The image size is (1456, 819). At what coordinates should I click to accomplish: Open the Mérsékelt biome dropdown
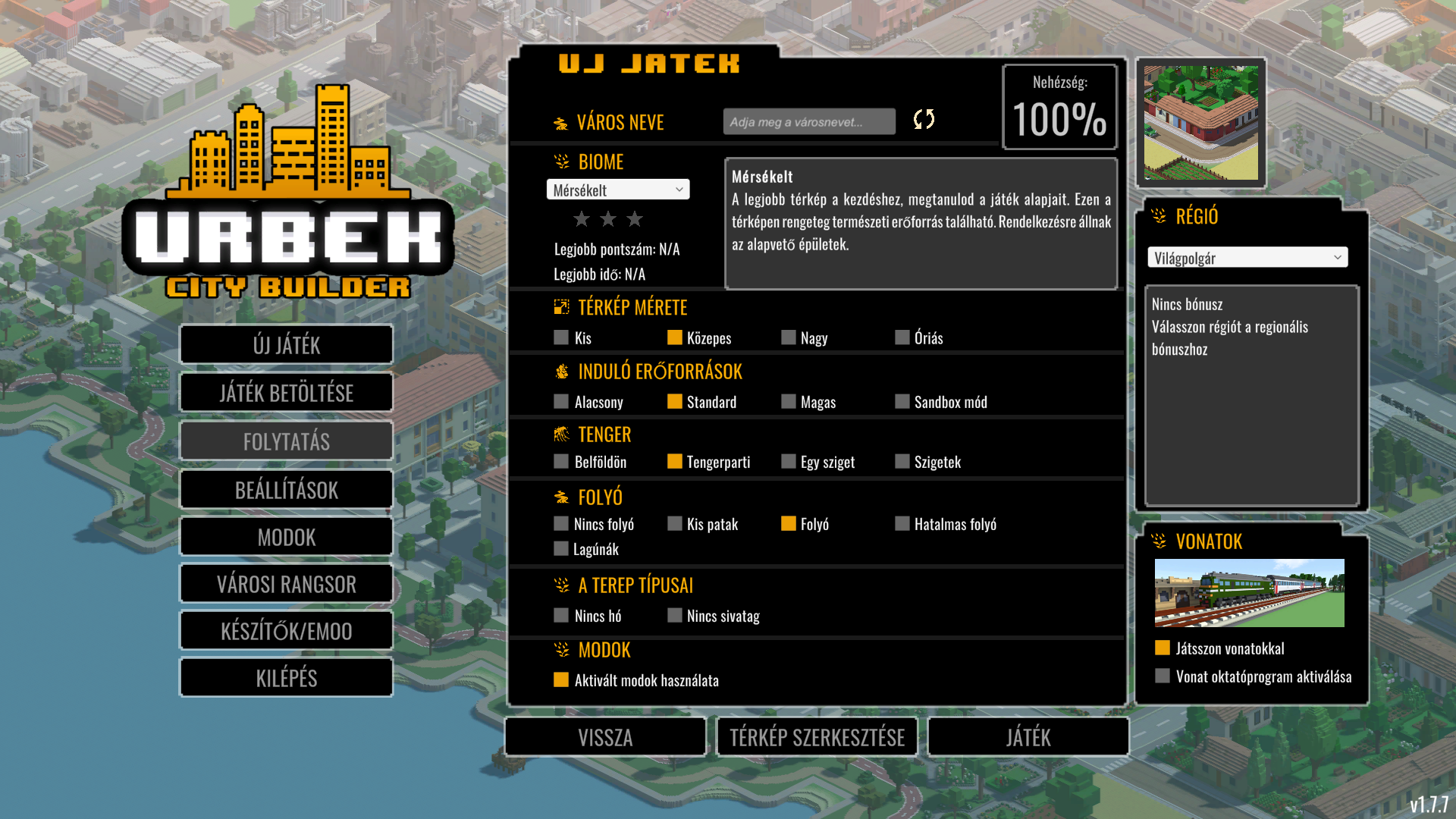617,190
